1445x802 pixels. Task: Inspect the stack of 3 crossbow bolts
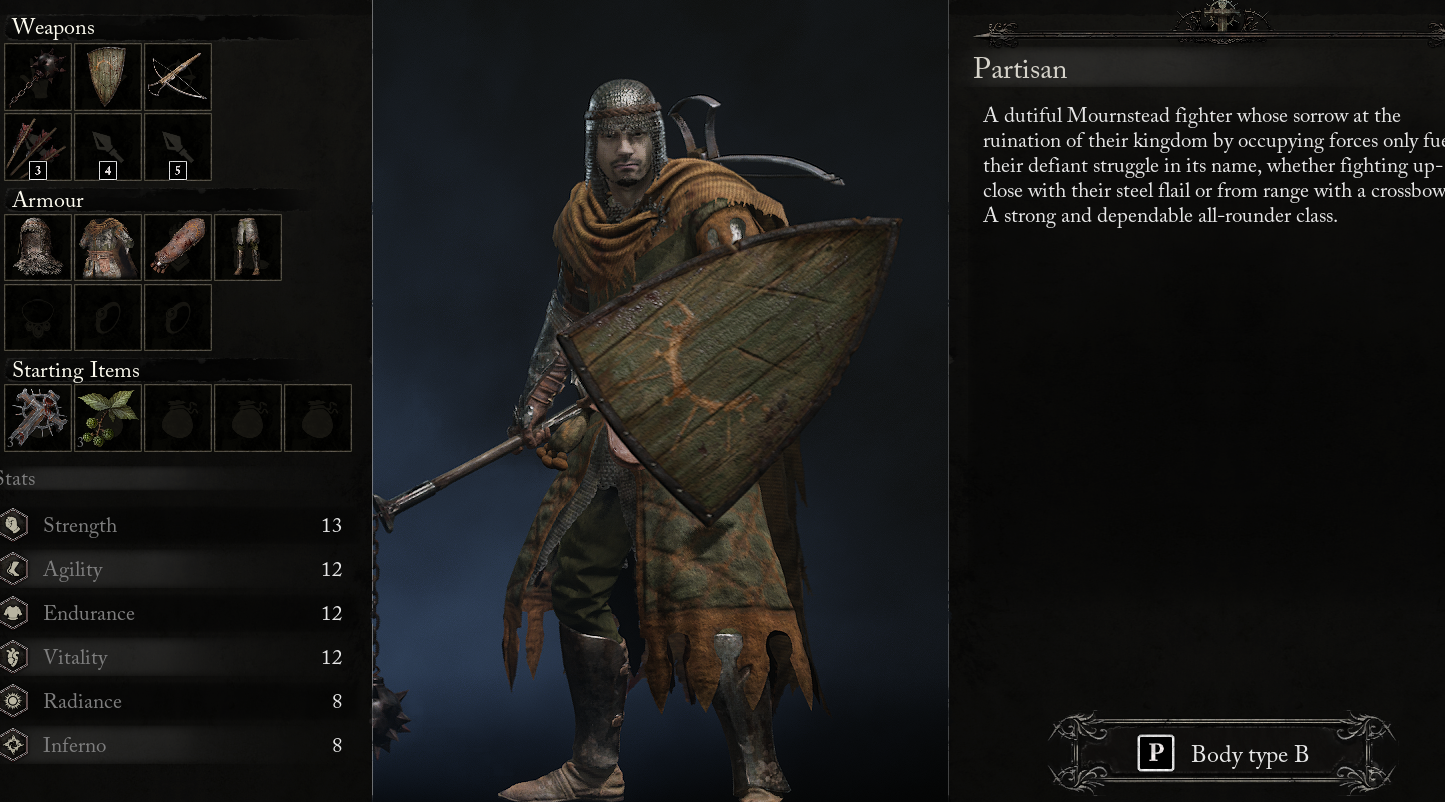38,147
